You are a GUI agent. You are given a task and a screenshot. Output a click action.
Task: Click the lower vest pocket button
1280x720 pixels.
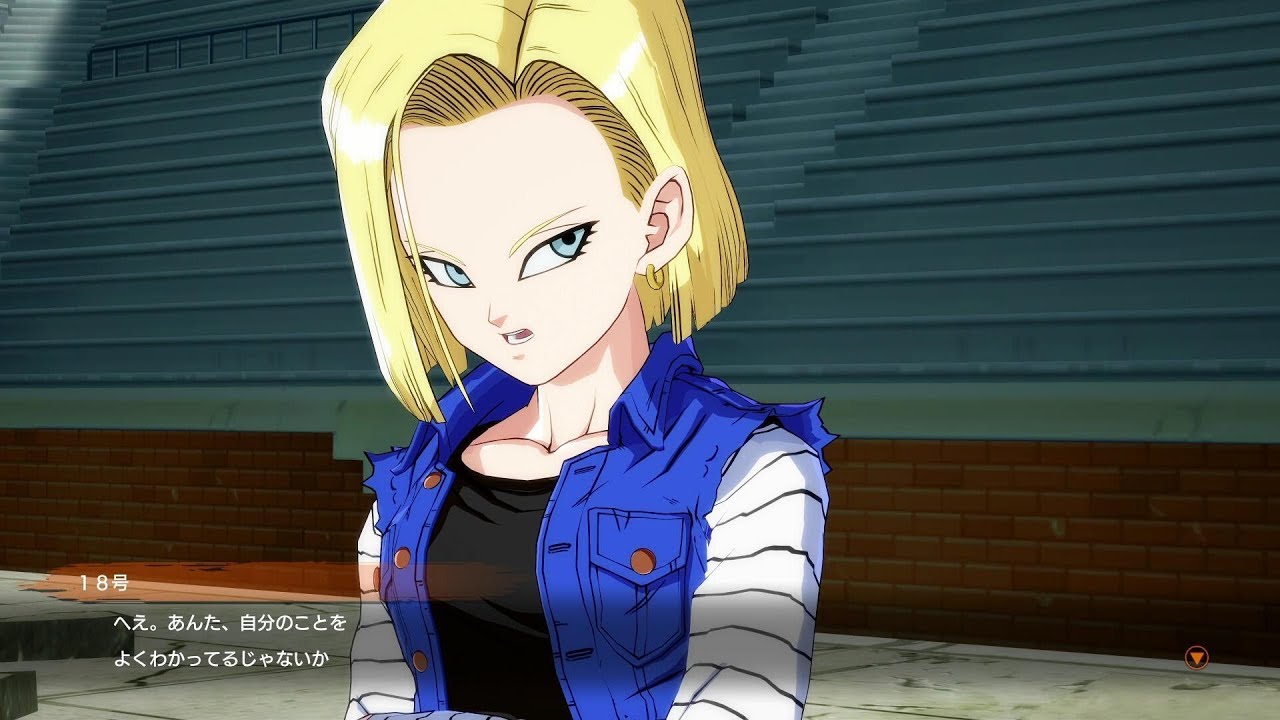click(x=420, y=660)
